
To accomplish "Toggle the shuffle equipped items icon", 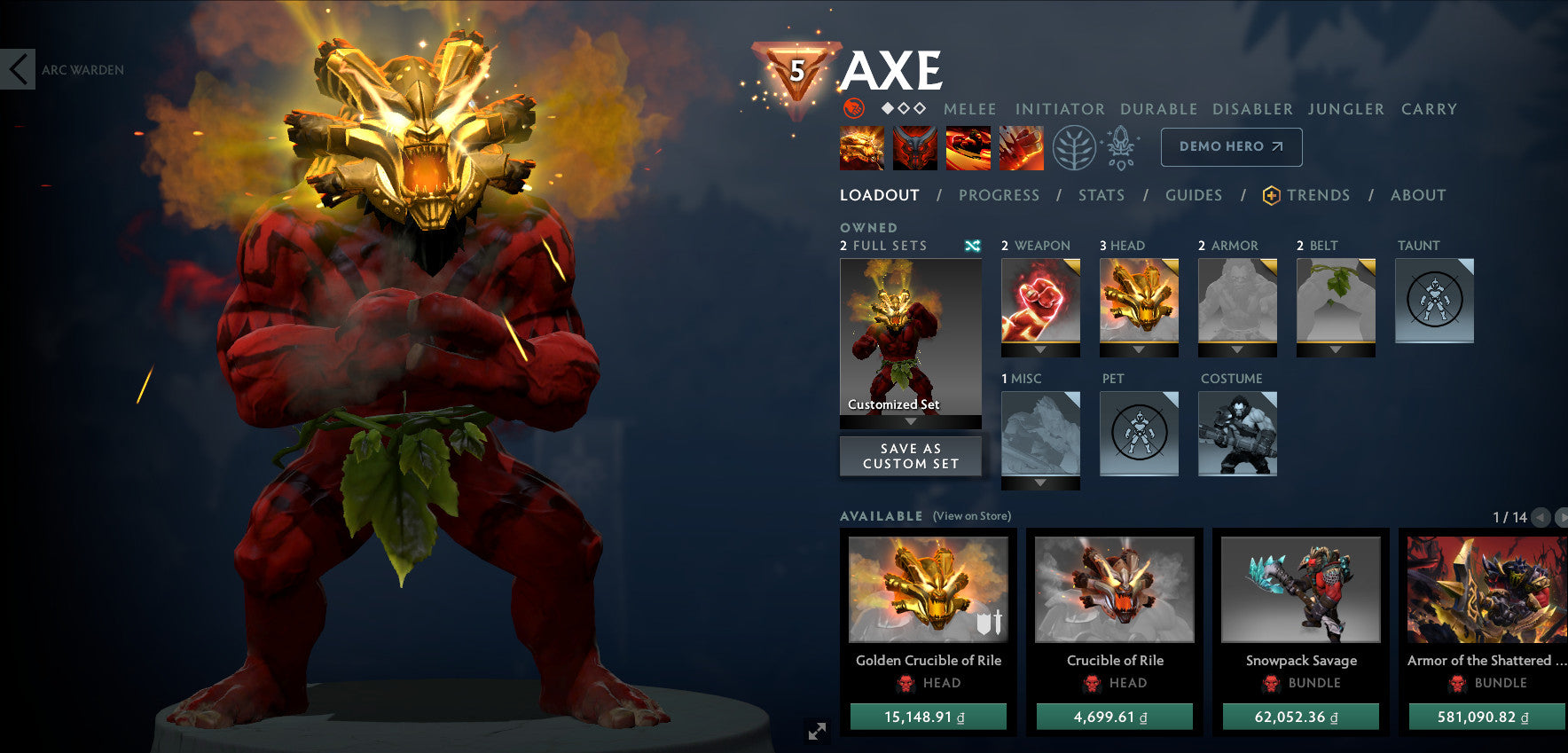I will coord(973,246).
